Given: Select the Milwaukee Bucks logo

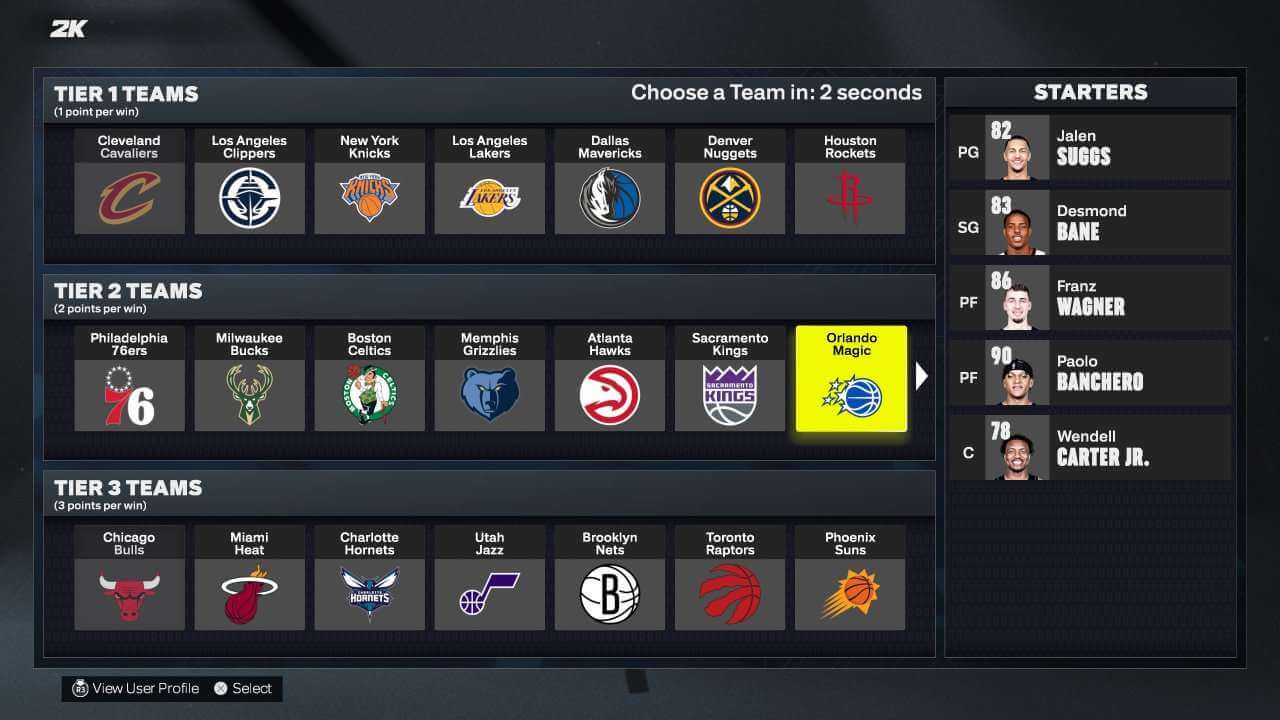Looking at the screenshot, I should 249,393.
